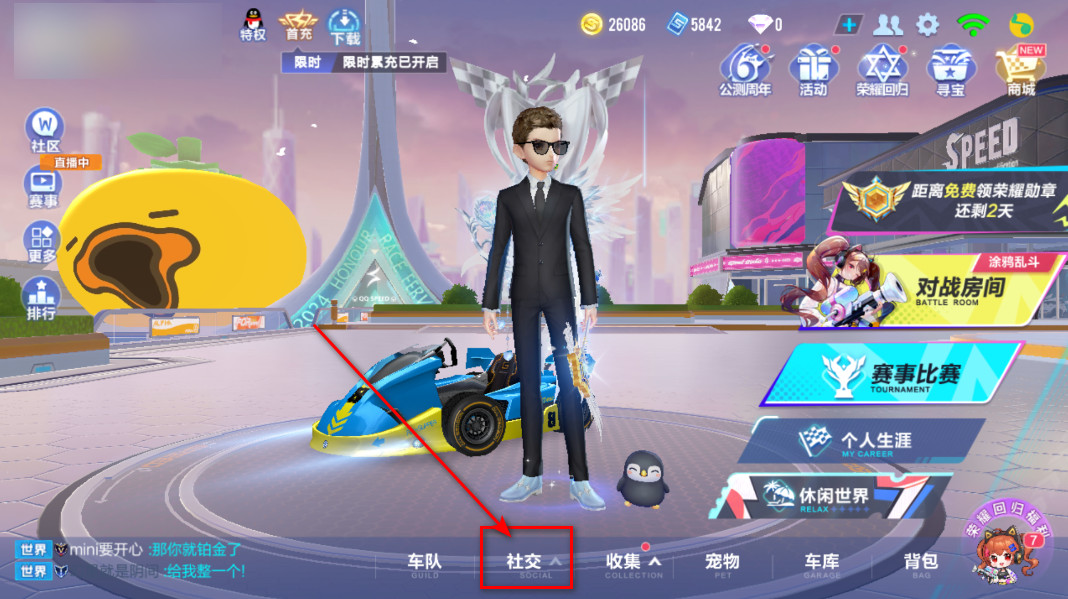1068x599 pixels.
Task: Open the 首充 first recharge offer
Action: (x=298, y=25)
